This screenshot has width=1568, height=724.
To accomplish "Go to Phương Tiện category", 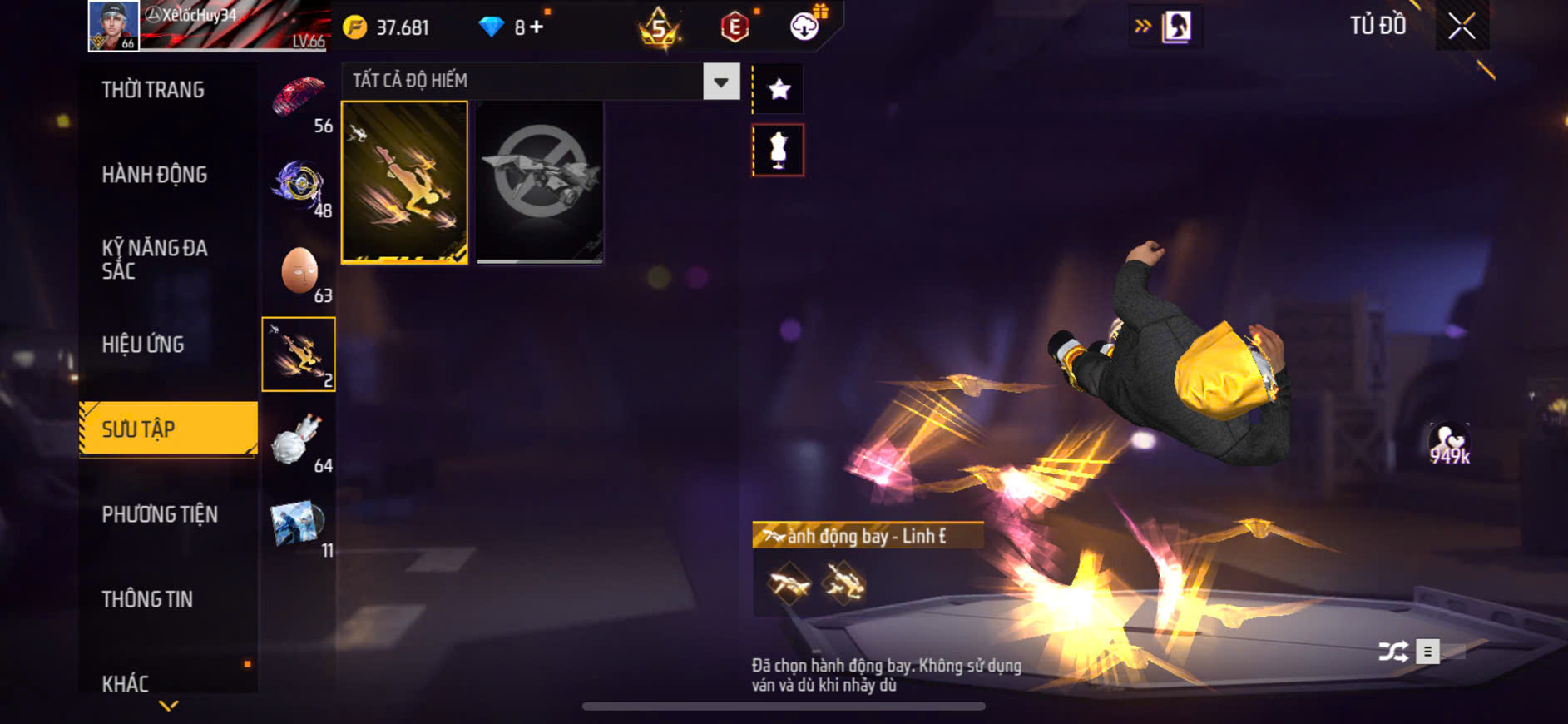I will point(160,514).
